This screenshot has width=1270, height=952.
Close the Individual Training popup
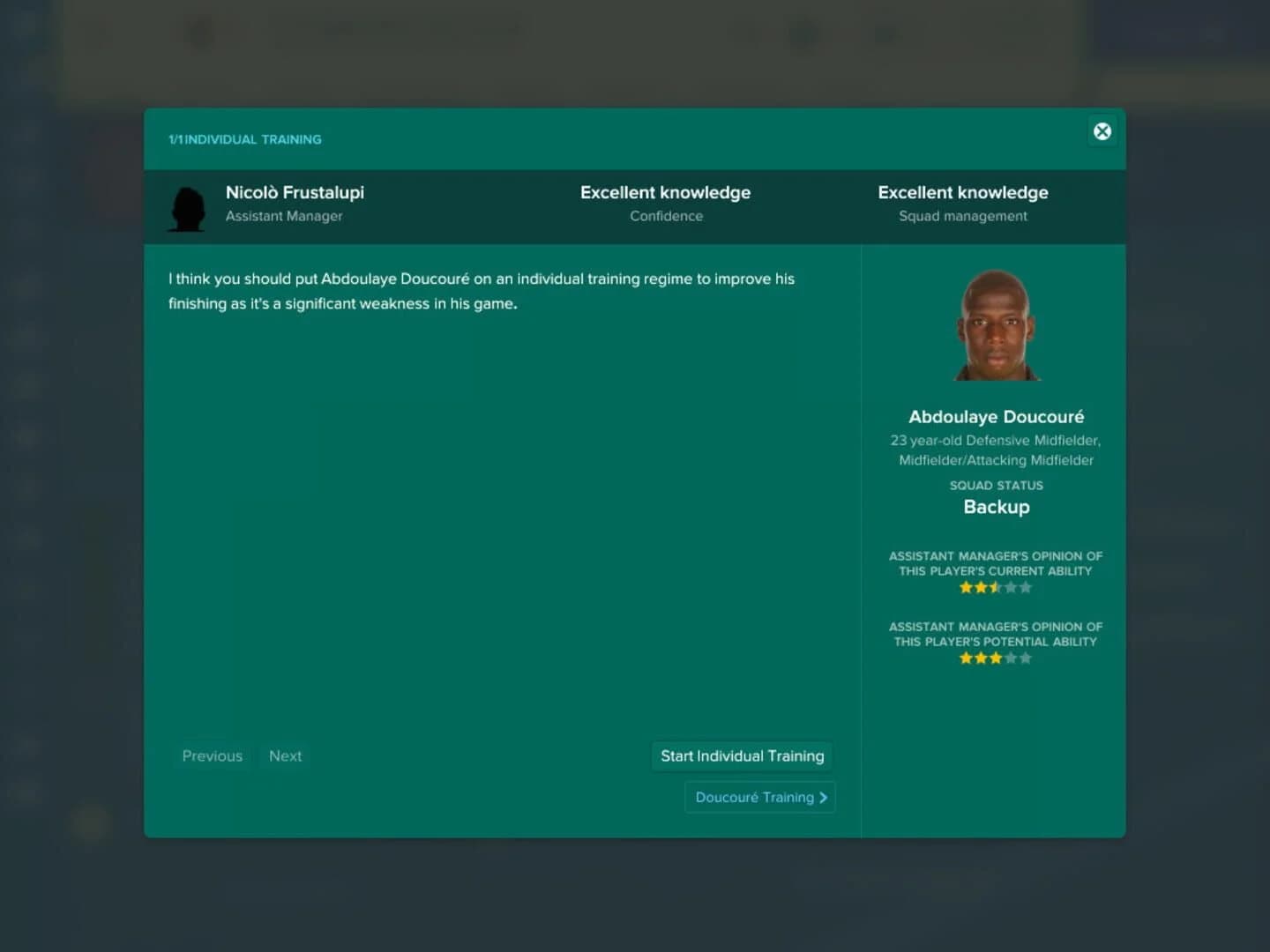(x=1102, y=130)
